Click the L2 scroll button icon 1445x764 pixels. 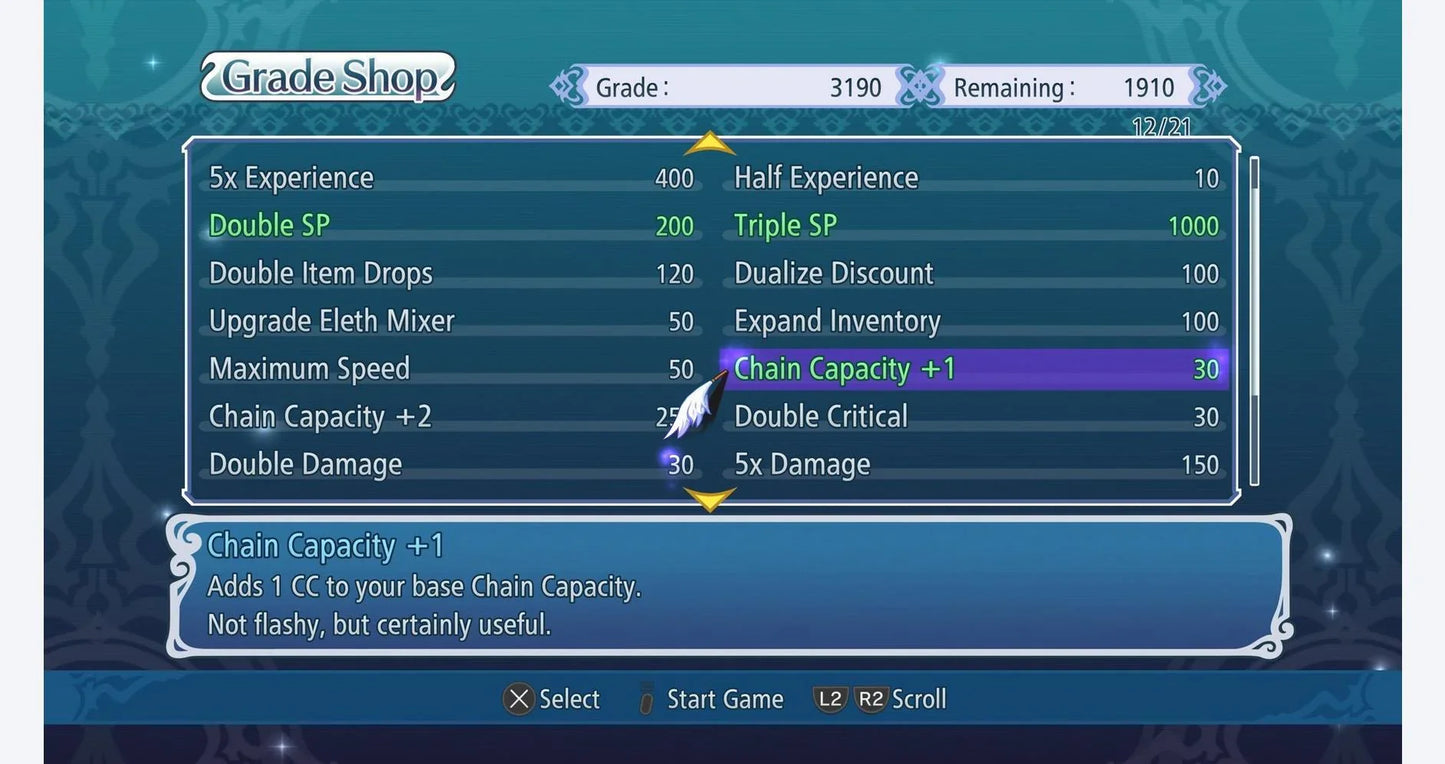[x=831, y=698]
